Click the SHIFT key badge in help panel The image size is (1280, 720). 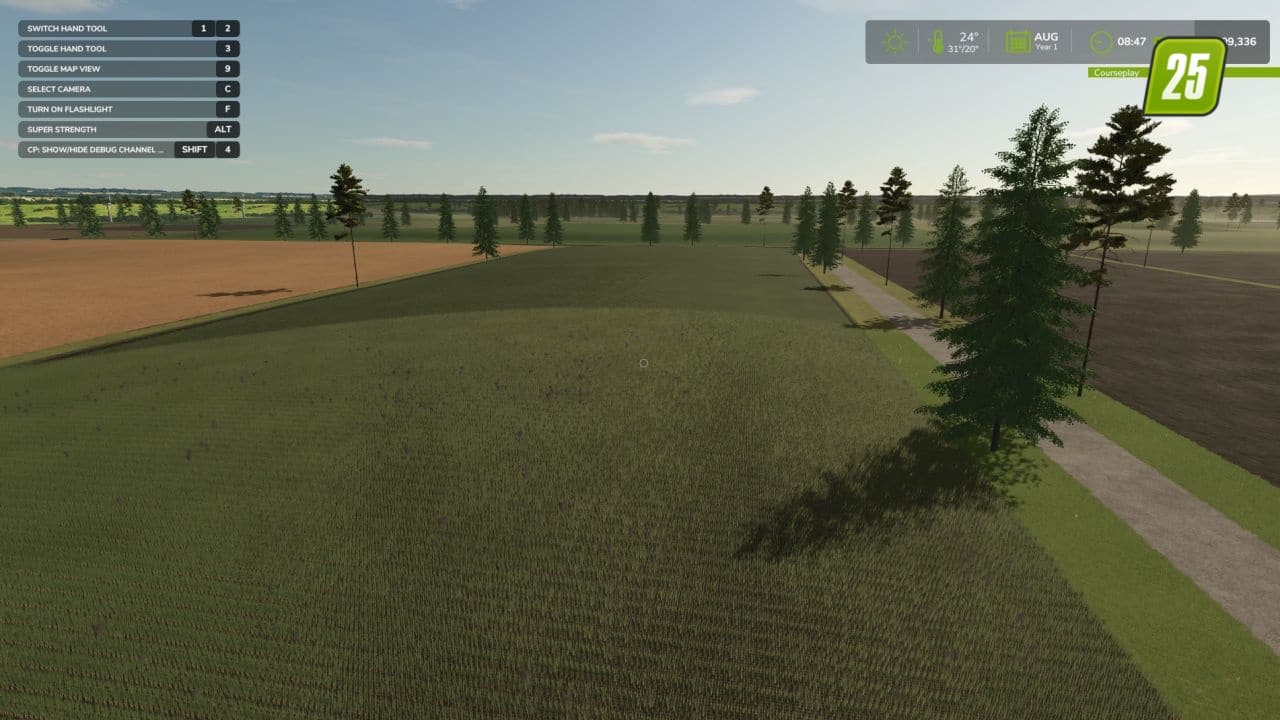(x=194, y=149)
